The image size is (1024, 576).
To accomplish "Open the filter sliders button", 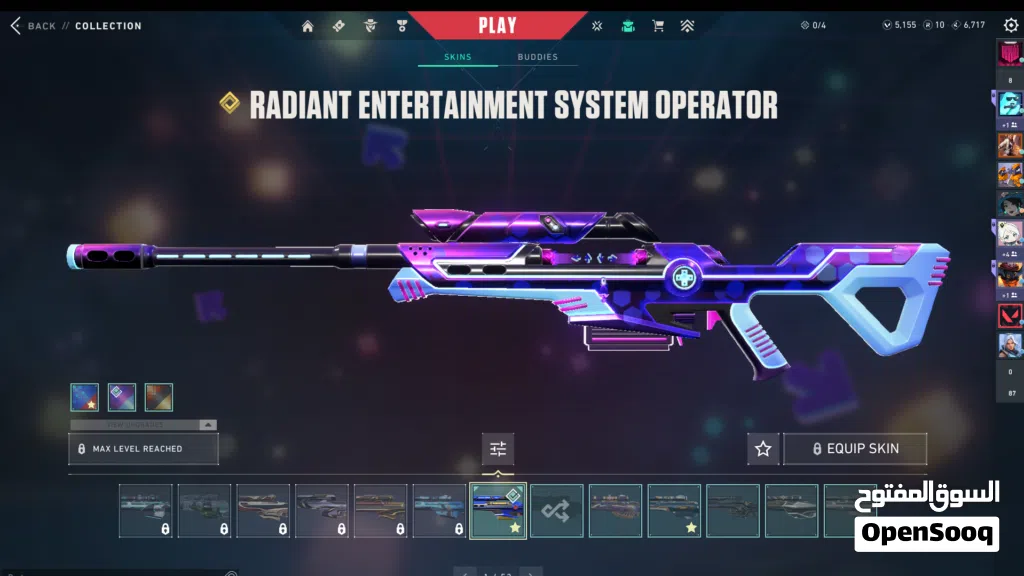I will click(498, 449).
